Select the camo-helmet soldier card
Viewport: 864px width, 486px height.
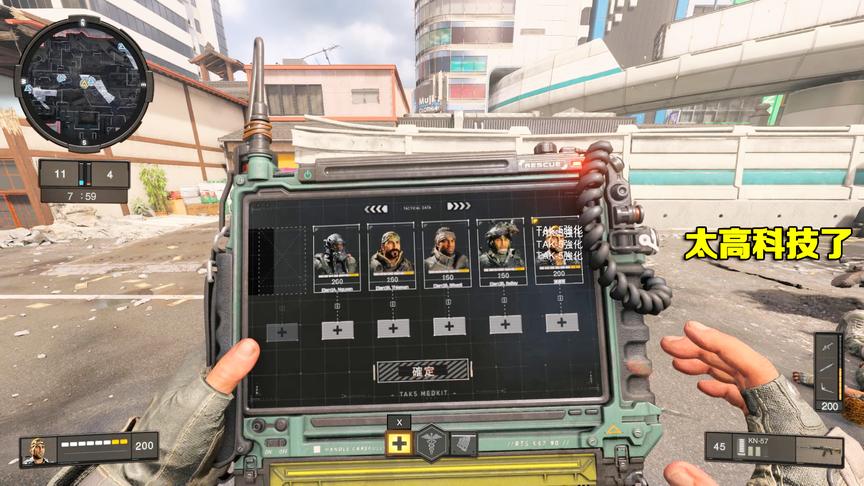(x=501, y=254)
